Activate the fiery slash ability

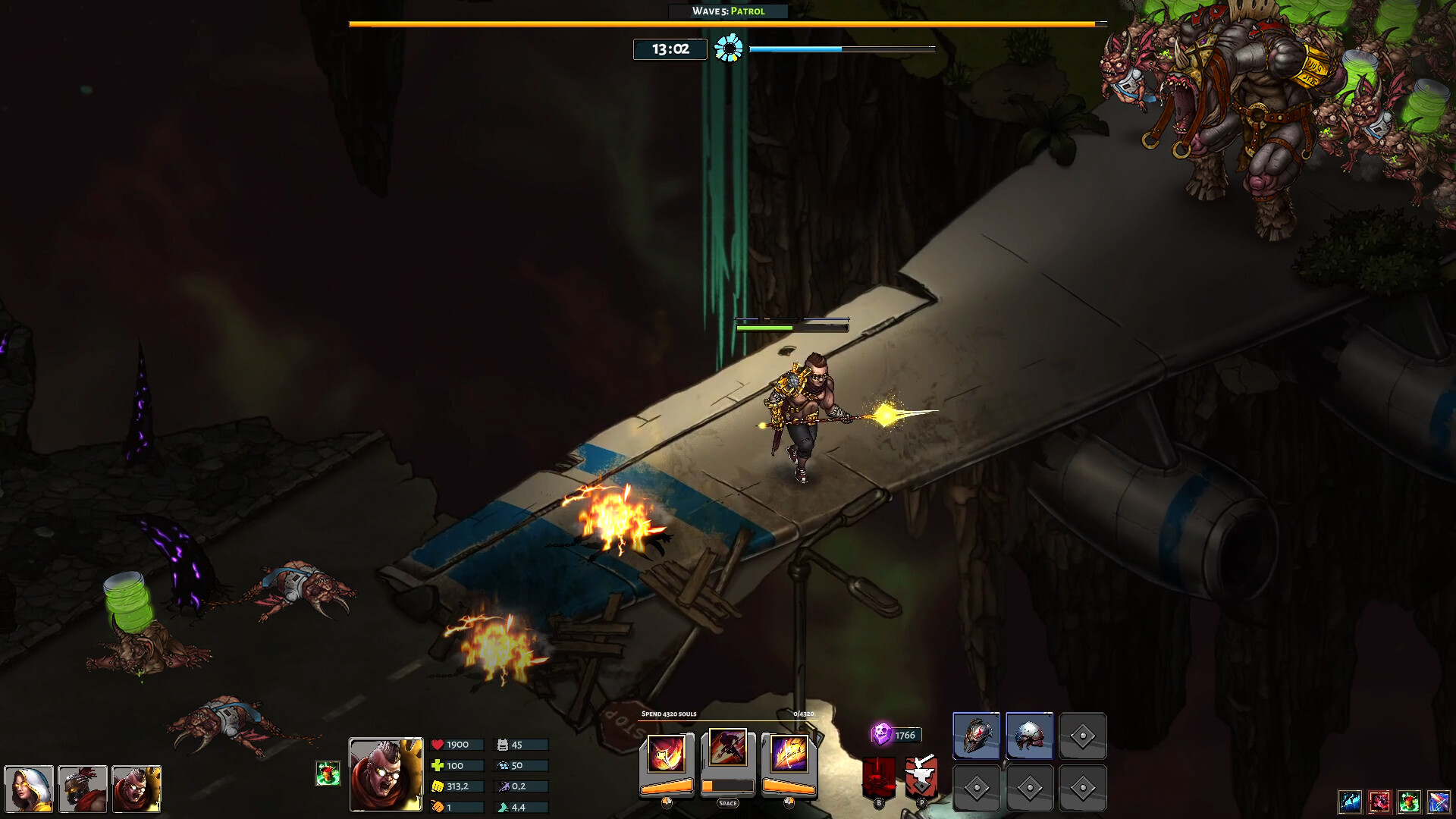667,755
